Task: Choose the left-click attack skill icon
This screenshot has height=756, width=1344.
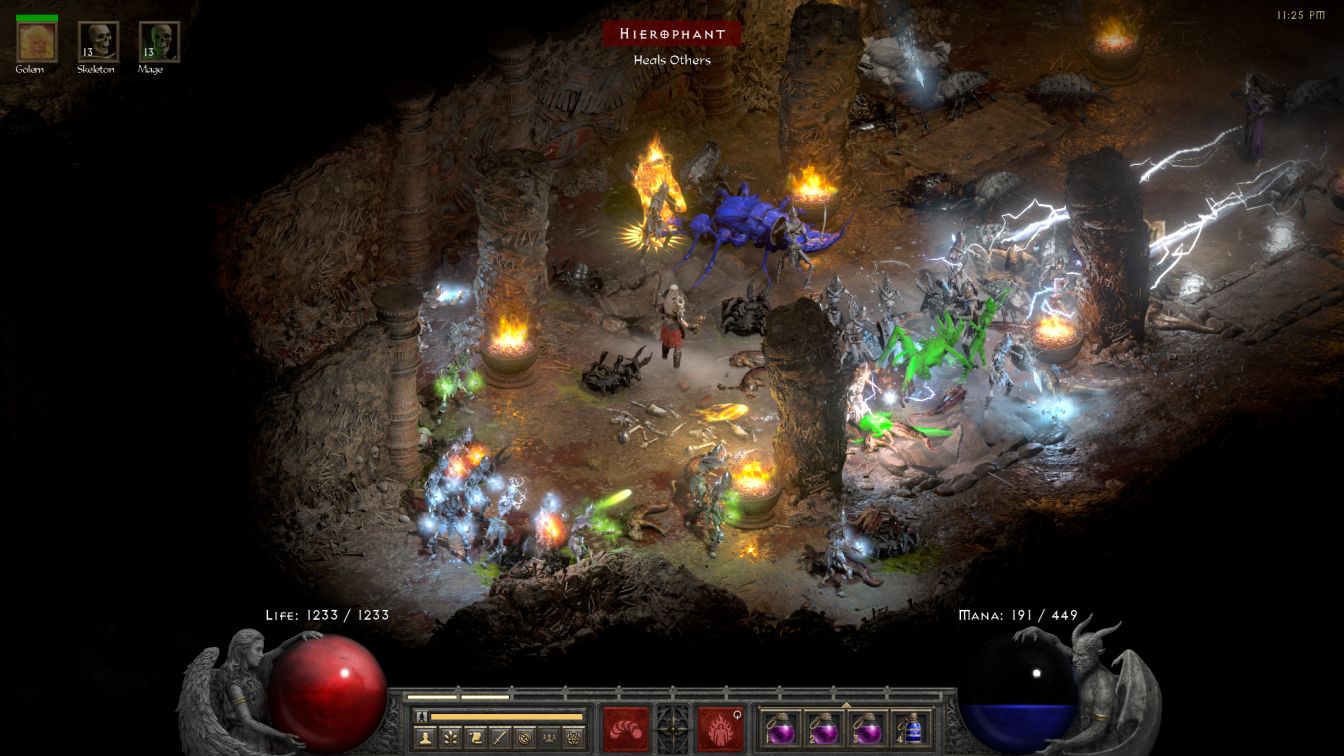Action: tap(624, 729)
